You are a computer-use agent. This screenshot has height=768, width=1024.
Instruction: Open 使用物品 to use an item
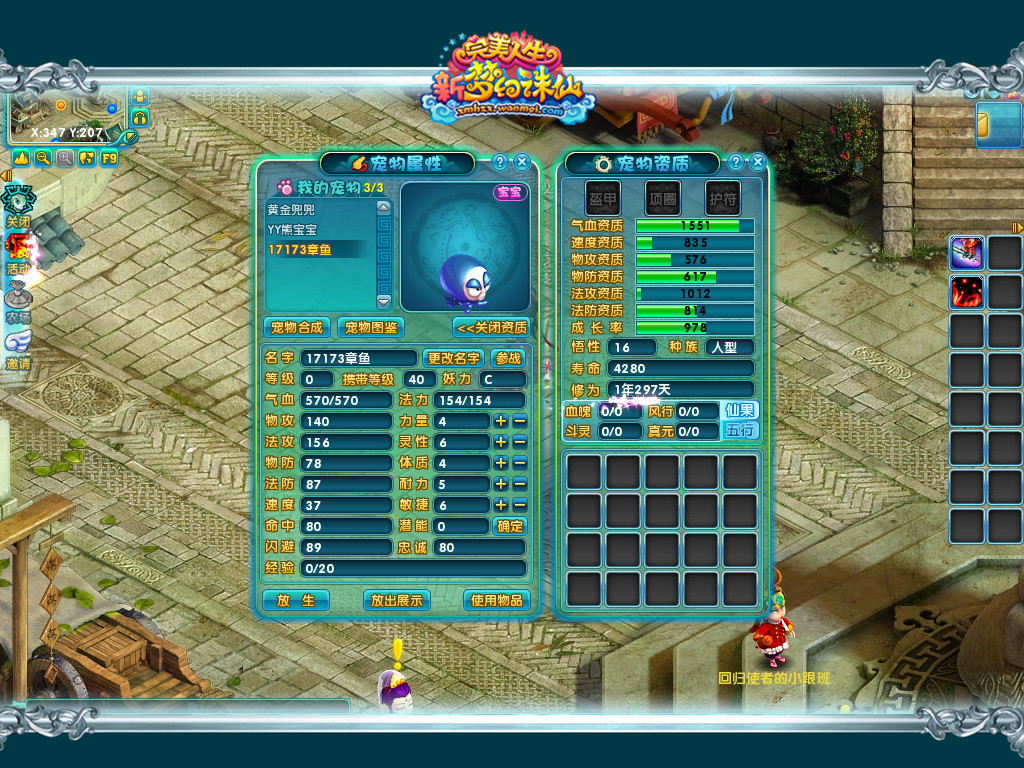tap(496, 600)
